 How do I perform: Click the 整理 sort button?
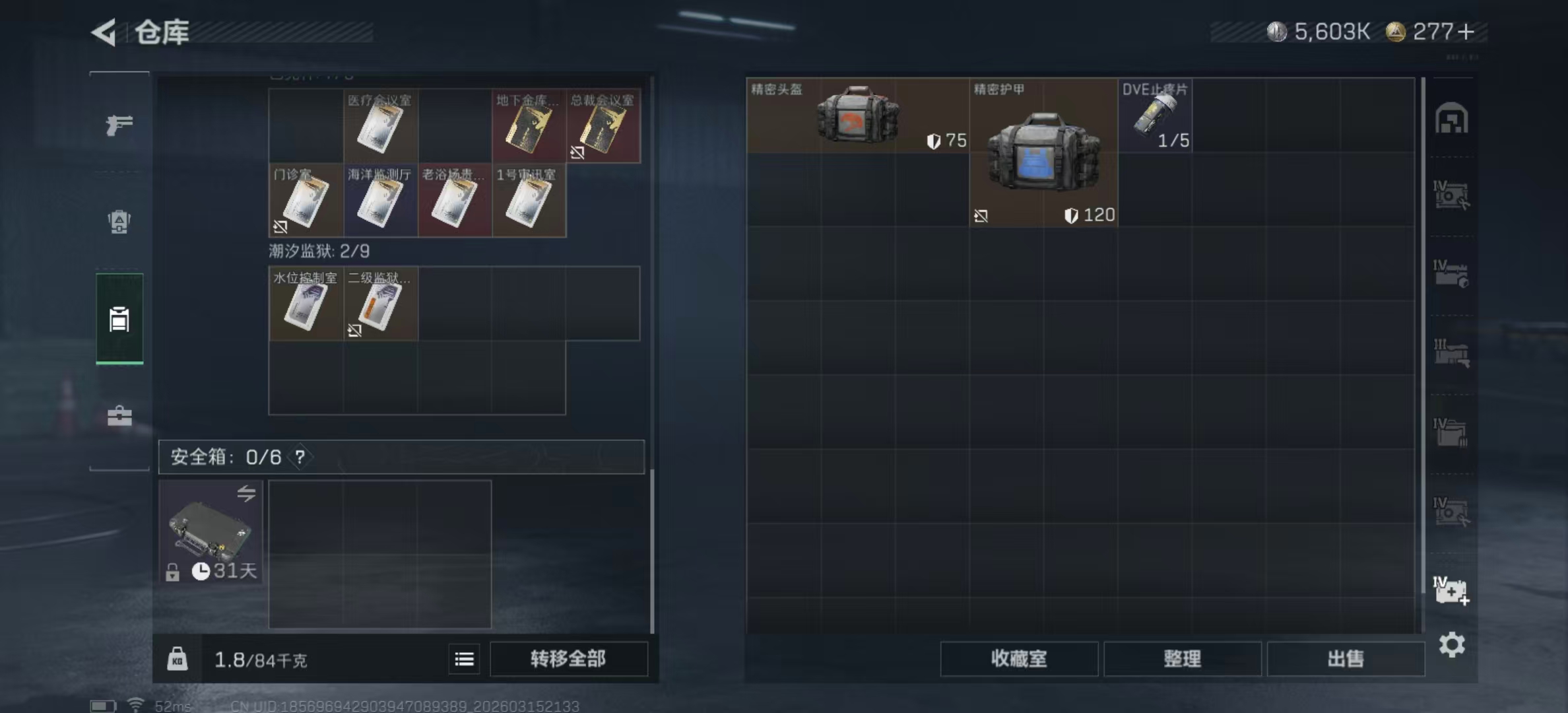[x=1181, y=659]
